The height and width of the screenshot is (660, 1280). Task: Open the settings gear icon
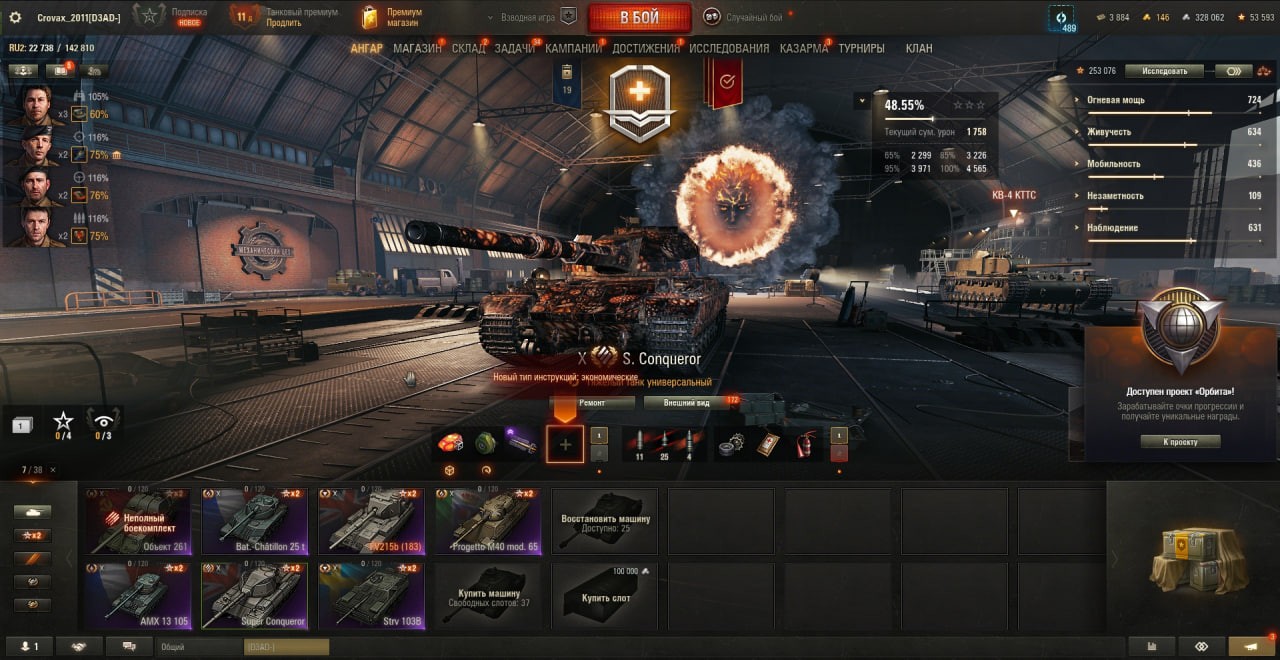[x=15, y=17]
